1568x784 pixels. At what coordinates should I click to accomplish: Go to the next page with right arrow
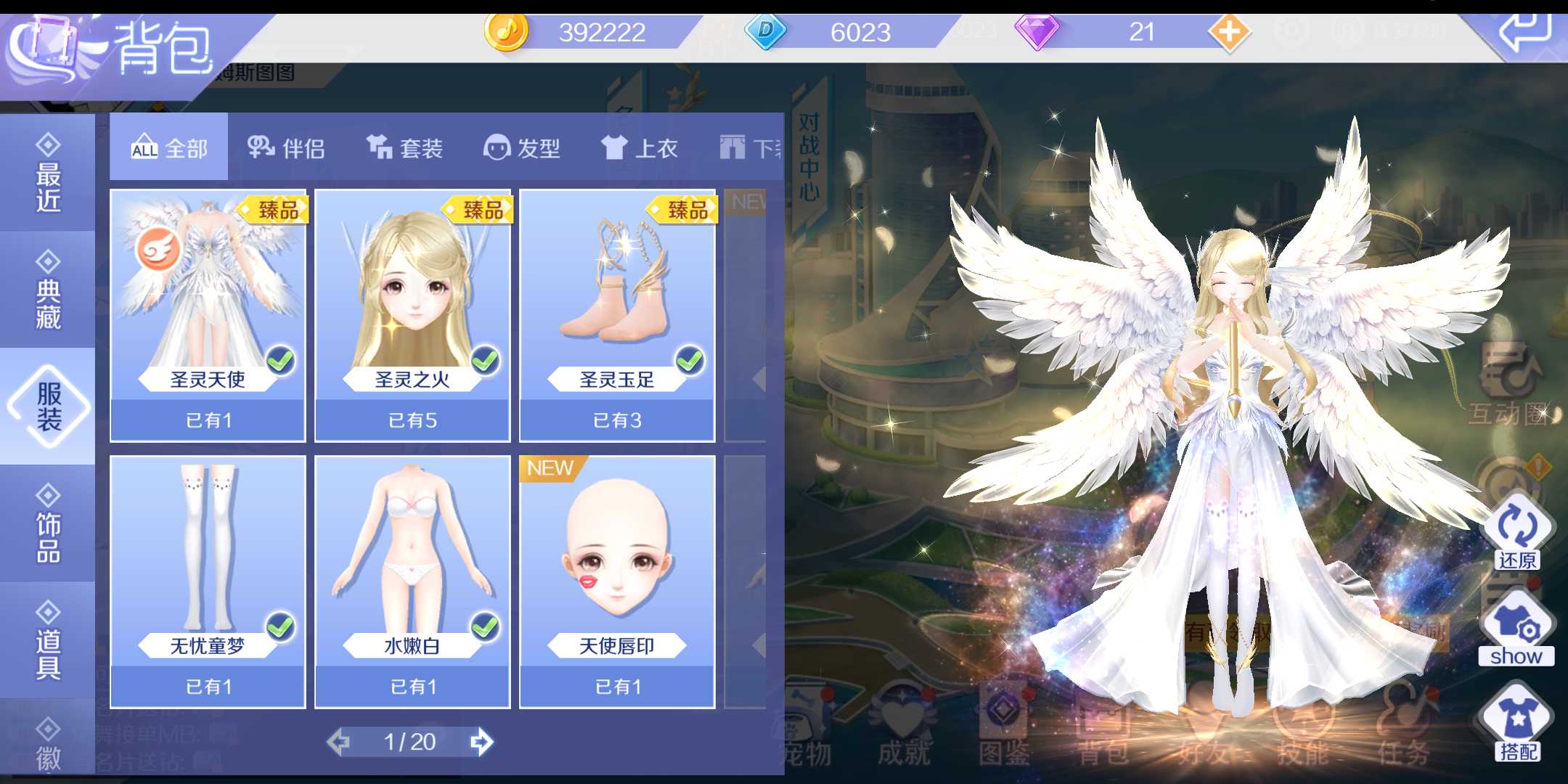point(485,742)
